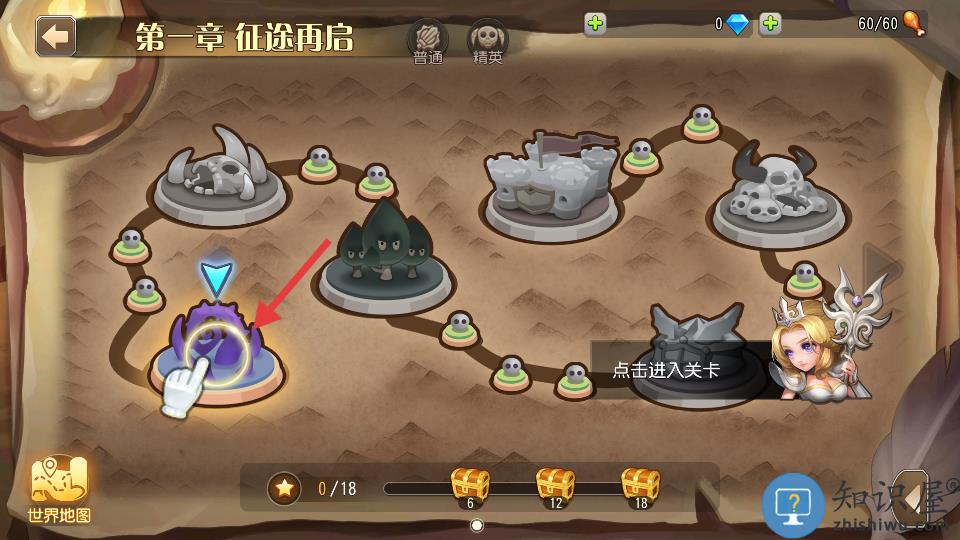960x540 pixels.
Task: Select the skull pile with horns stage
Action: pos(780,195)
